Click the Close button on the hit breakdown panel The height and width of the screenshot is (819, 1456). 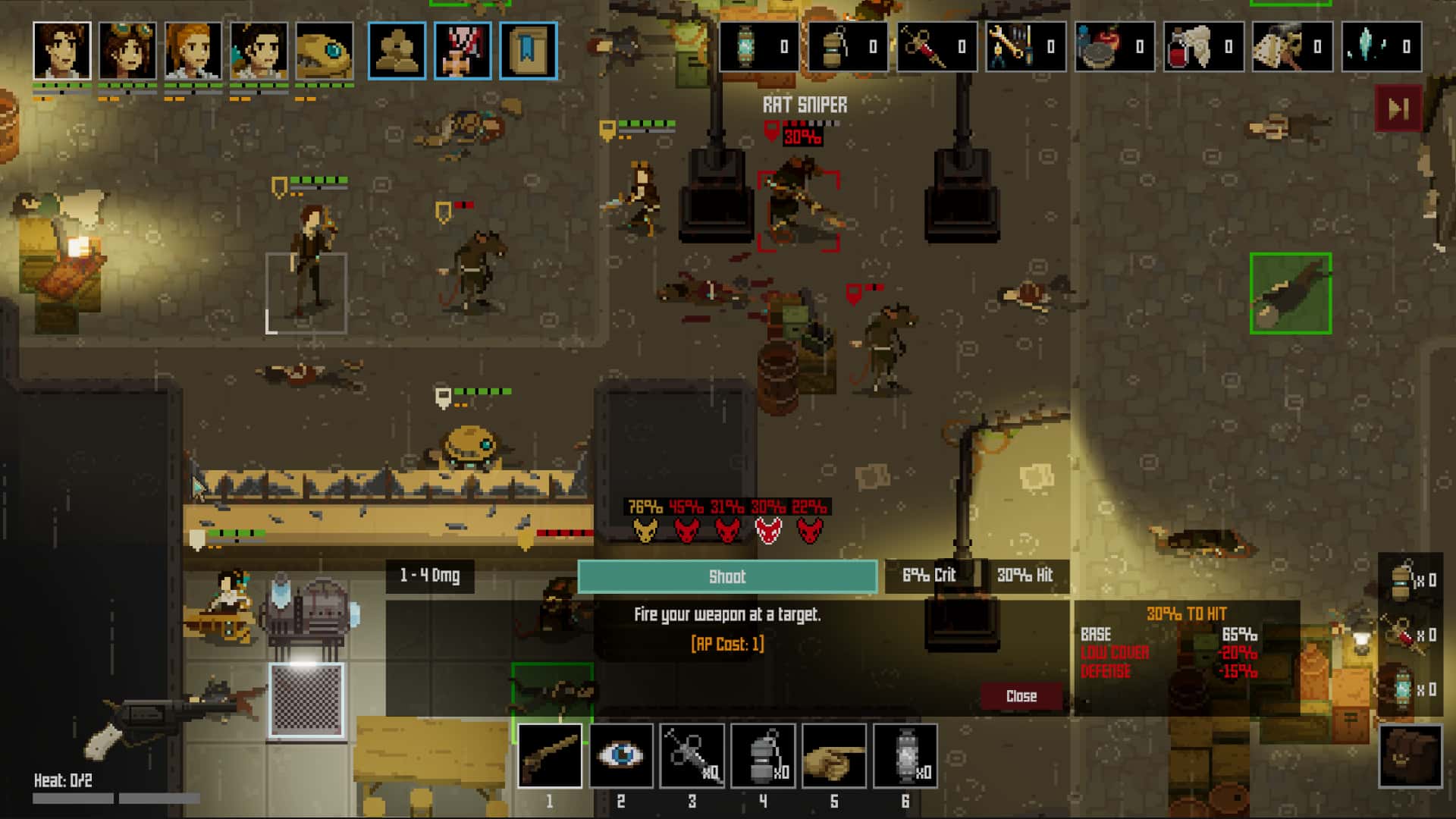[1023, 695]
